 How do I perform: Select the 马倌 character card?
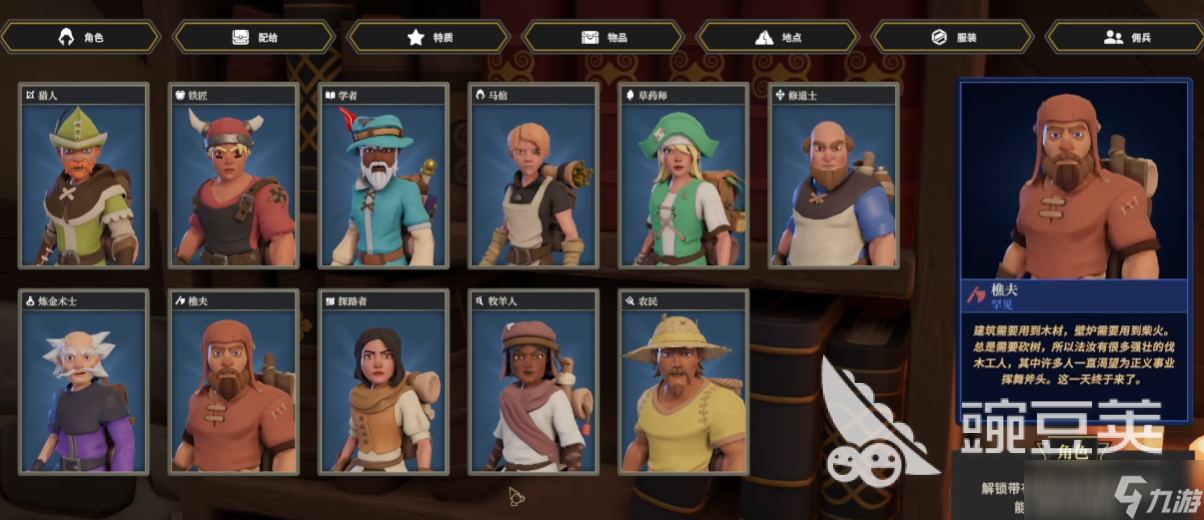[x=534, y=177]
